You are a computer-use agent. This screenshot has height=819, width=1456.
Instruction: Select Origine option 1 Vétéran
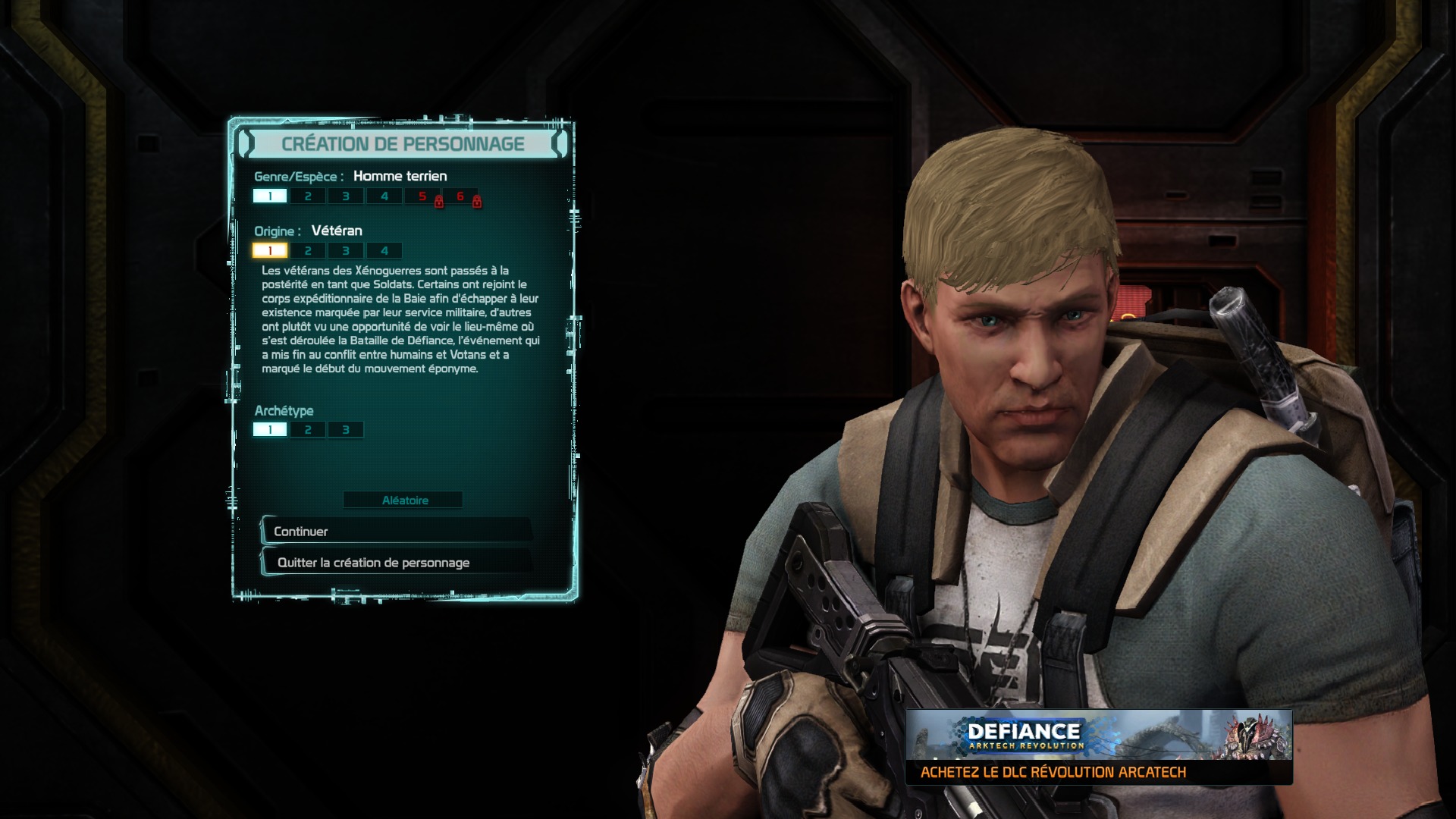click(x=270, y=251)
